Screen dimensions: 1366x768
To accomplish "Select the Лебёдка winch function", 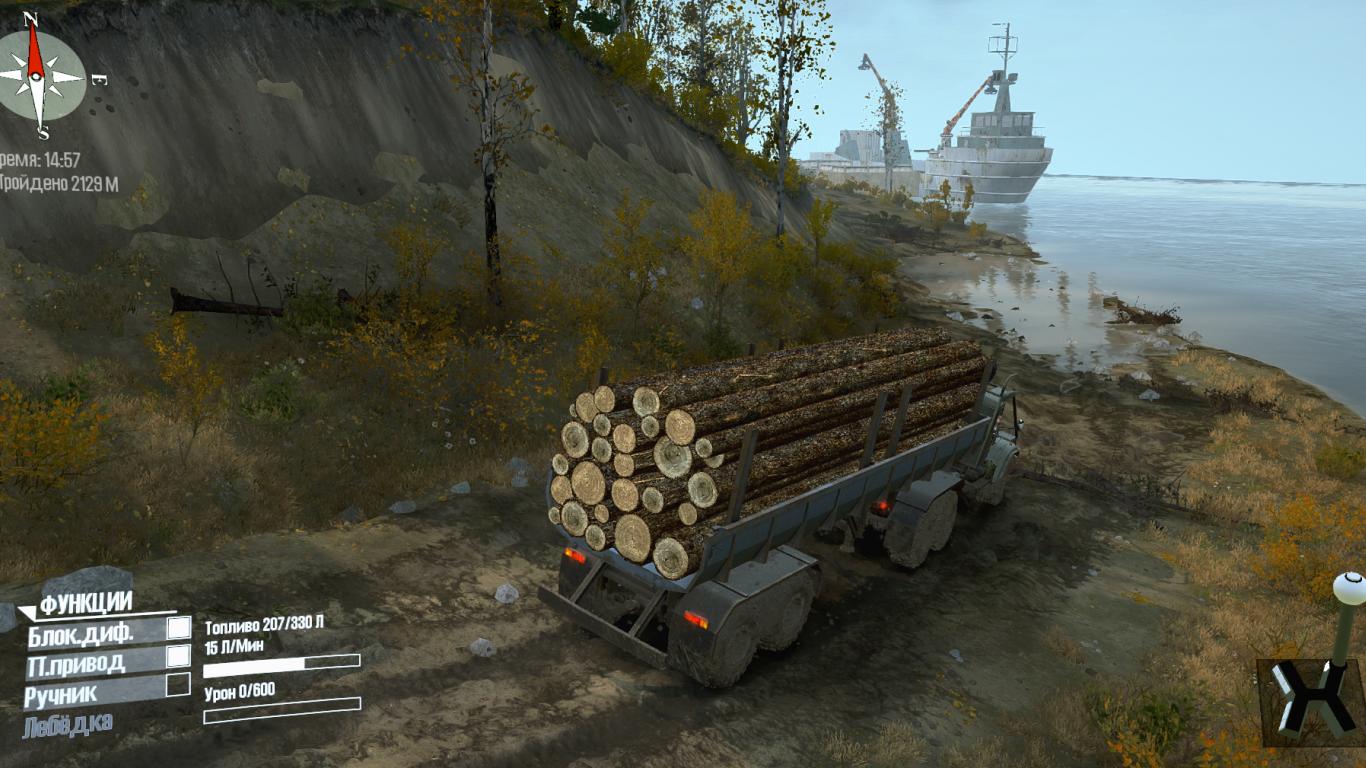I will coord(69,724).
